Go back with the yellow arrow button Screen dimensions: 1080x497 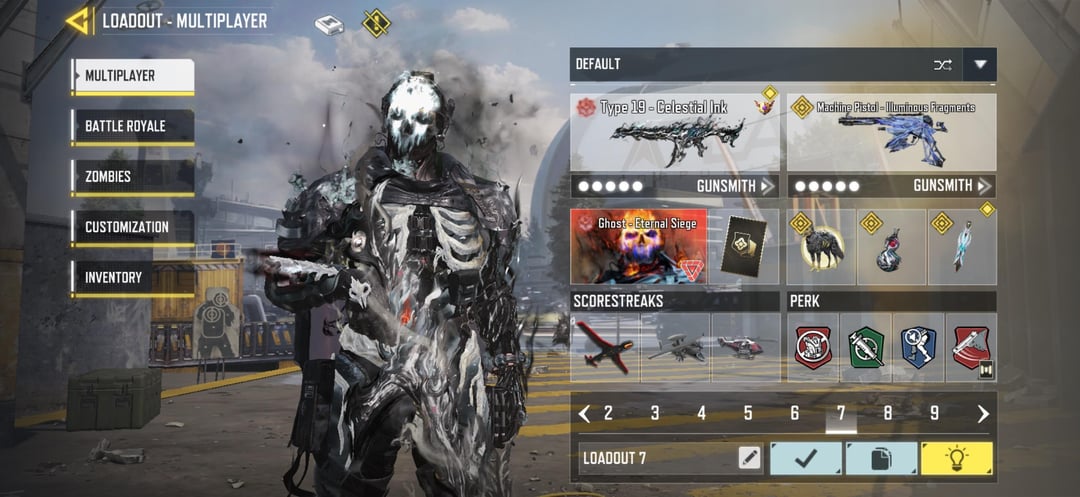coord(78,20)
